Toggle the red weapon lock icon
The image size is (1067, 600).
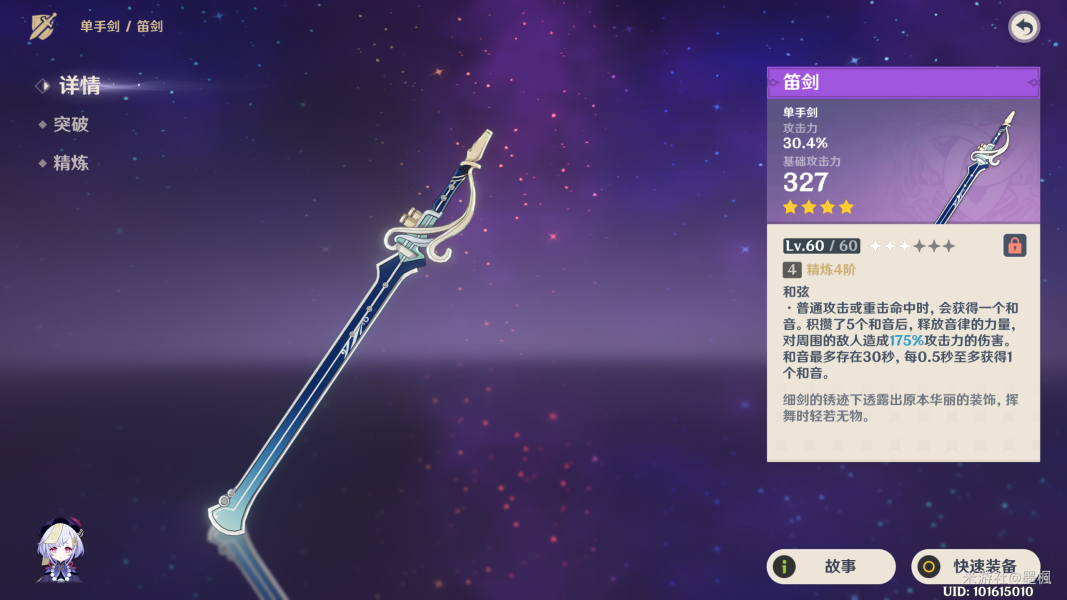pos(1014,245)
